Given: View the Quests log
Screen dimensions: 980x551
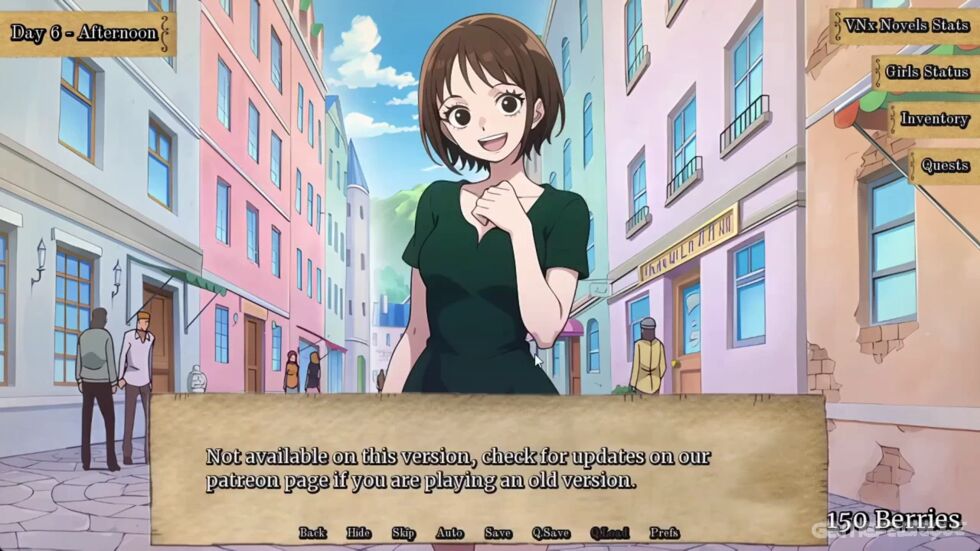Looking at the screenshot, I should coord(944,165).
